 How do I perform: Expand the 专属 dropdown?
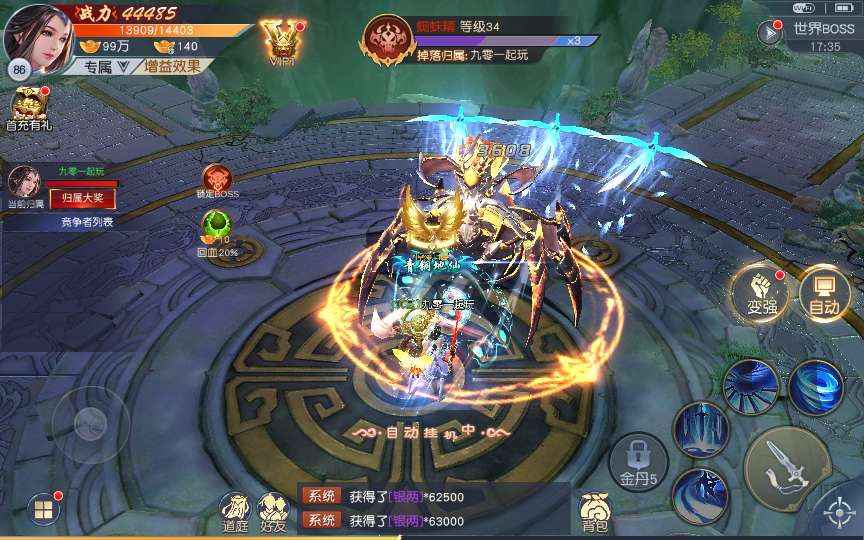click(x=107, y=67)
